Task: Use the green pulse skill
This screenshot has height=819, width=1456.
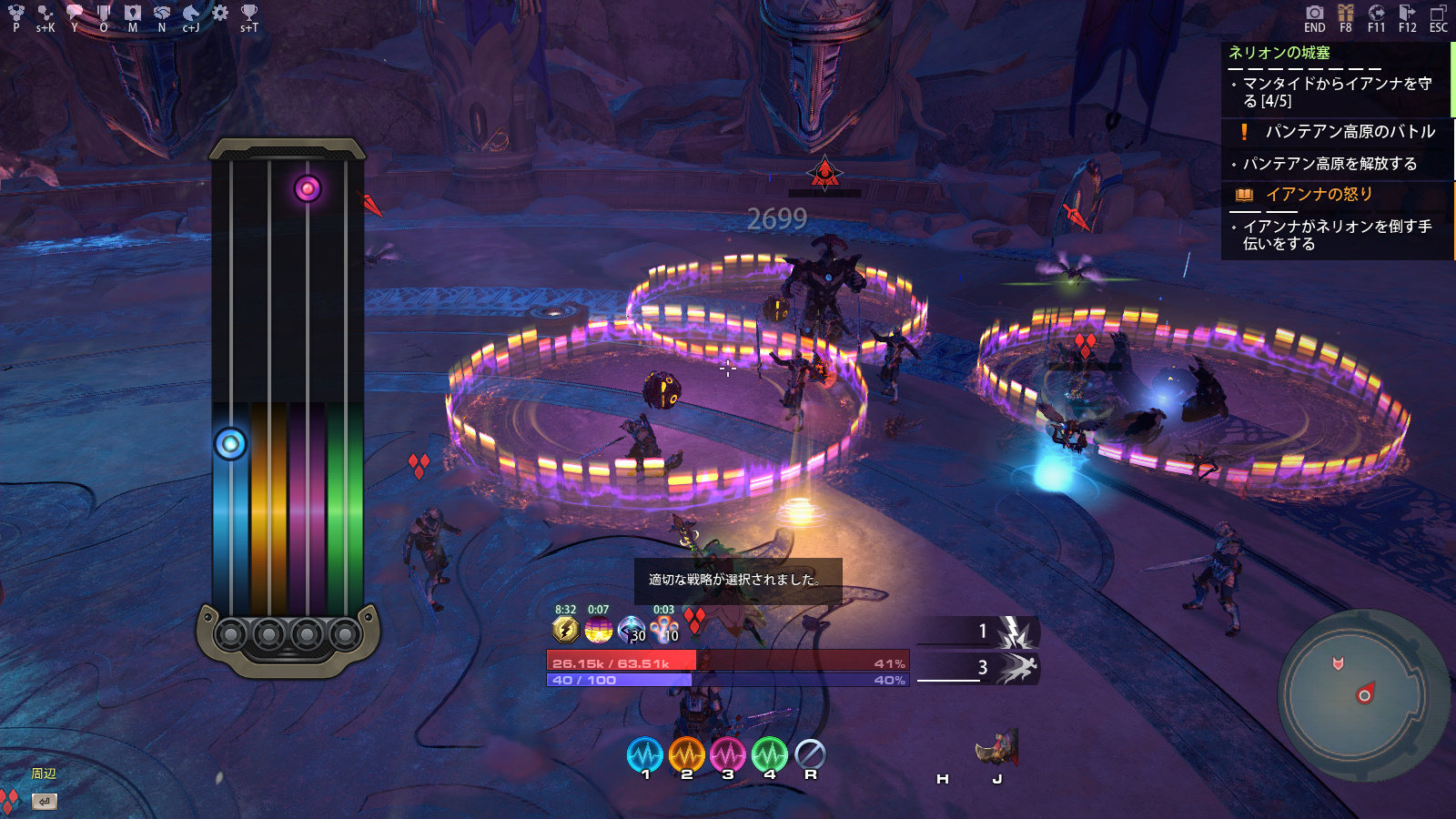Action: click(769, 754)
